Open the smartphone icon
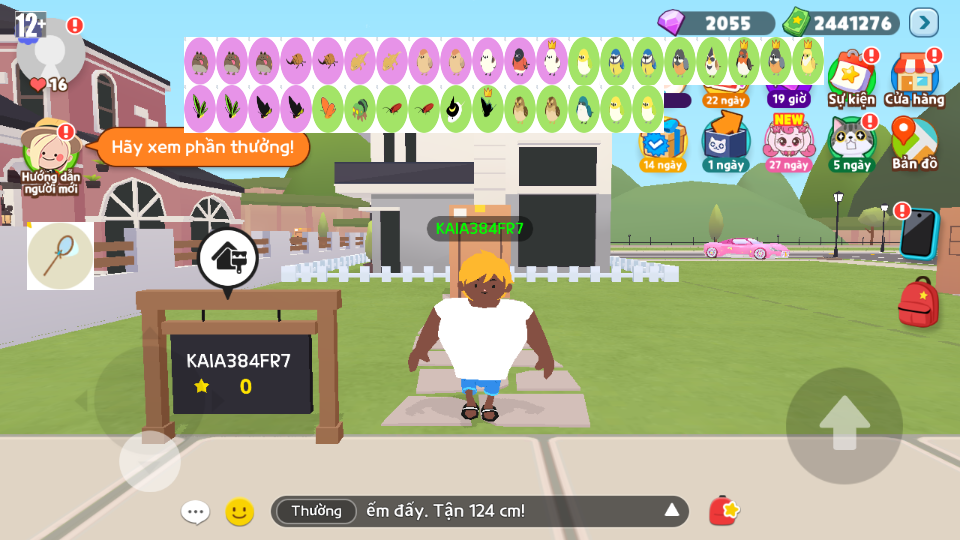This screenshot has height=540, width=960. 918,233
